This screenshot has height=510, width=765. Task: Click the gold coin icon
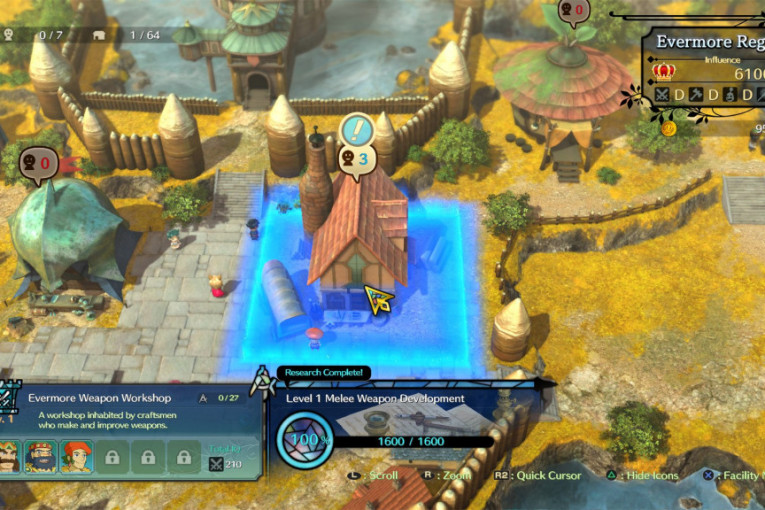(669, 128)
